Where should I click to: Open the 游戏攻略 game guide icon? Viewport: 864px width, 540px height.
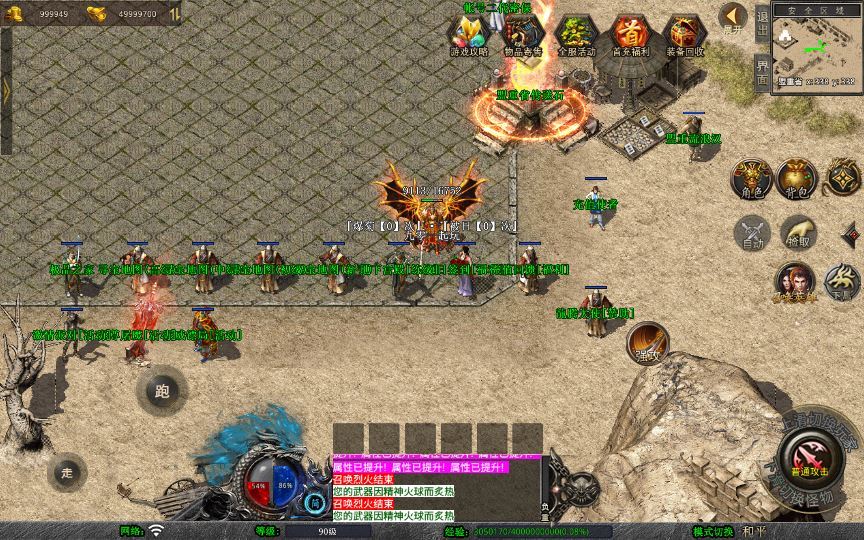(x=469, y=34)
